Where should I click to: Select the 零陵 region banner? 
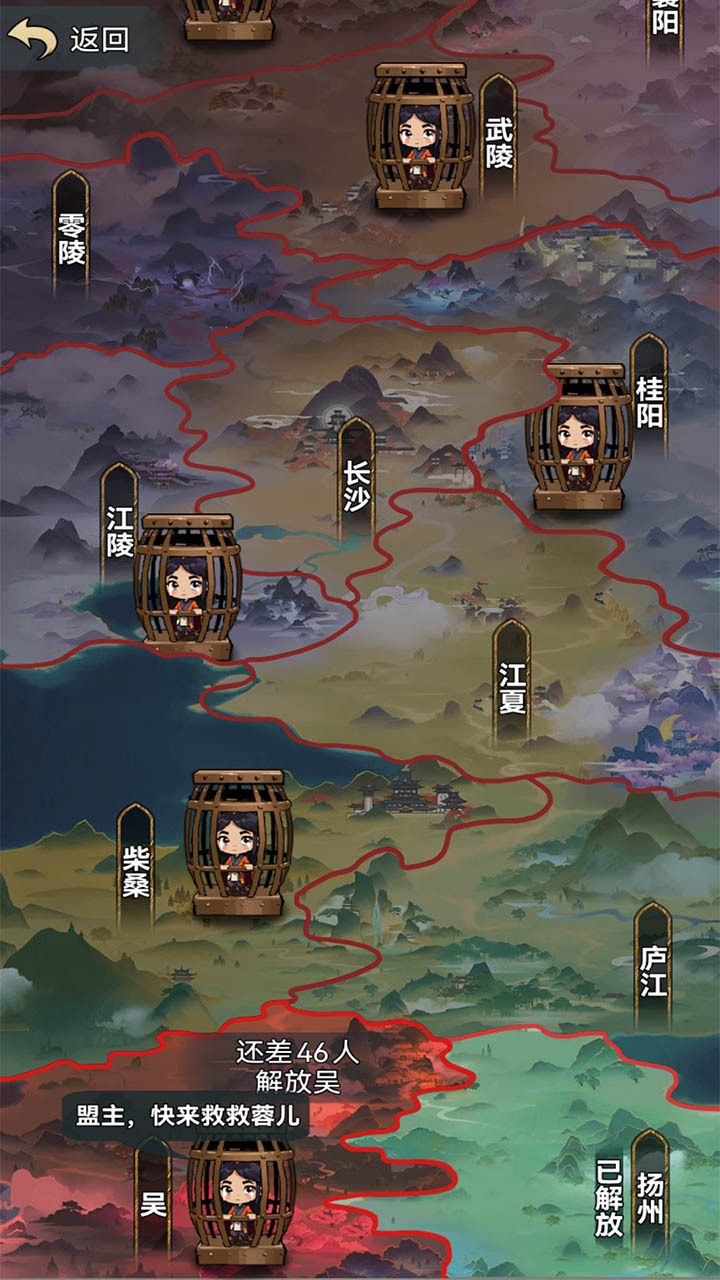click(x=71, y=235)
